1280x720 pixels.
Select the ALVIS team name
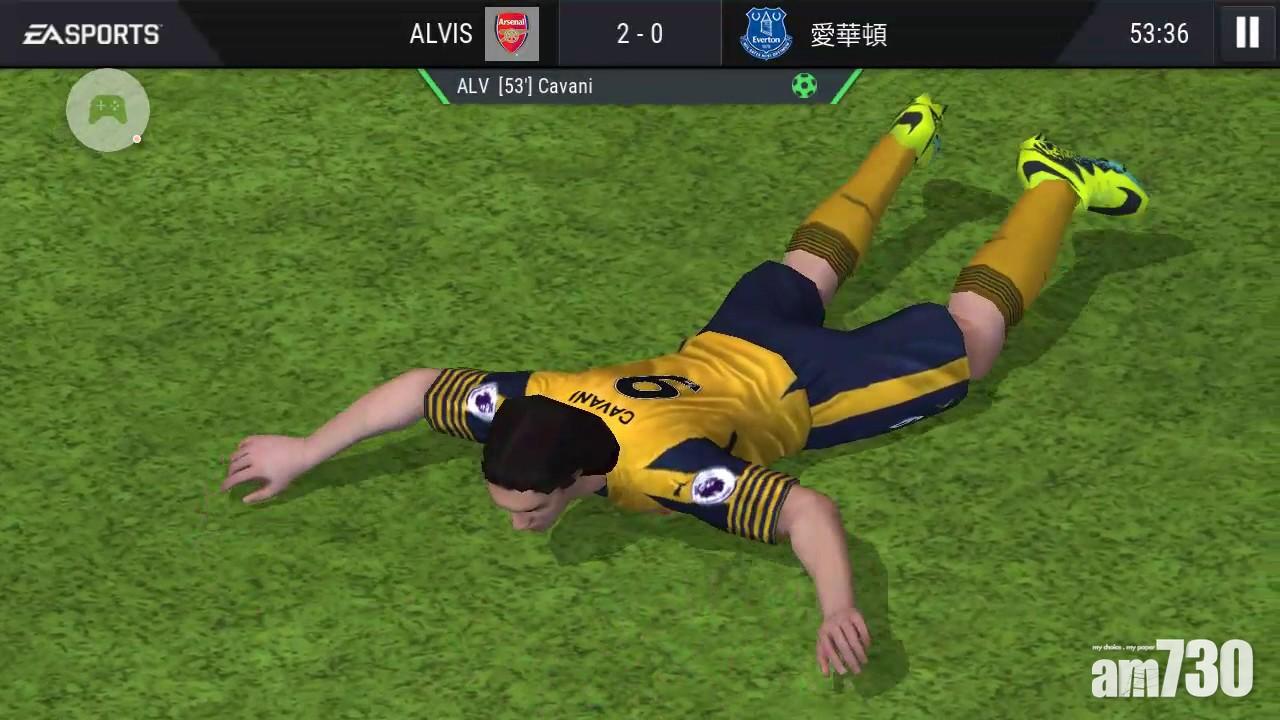[x=440, y=33]
